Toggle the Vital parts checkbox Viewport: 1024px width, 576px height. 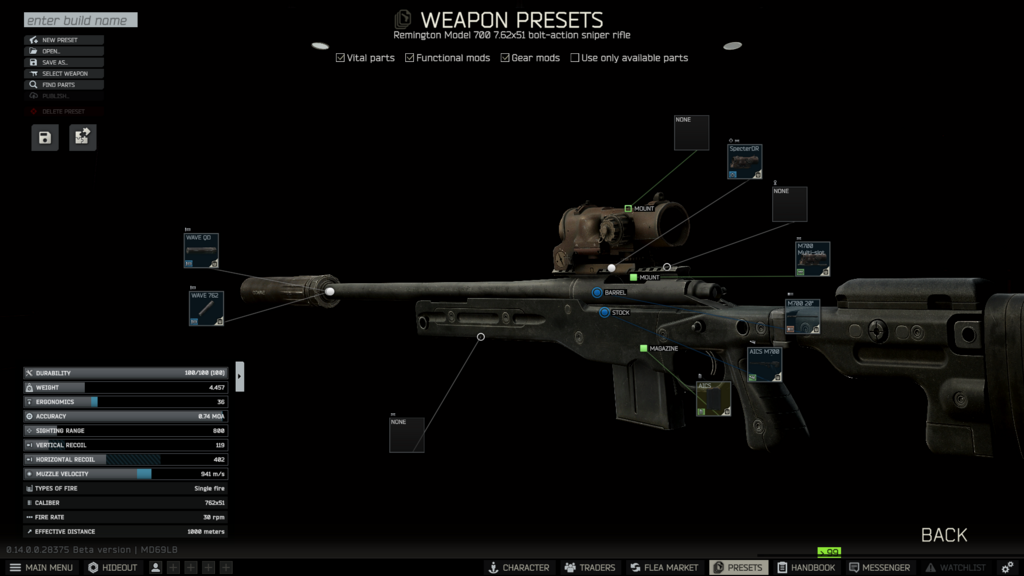(341, 58)
